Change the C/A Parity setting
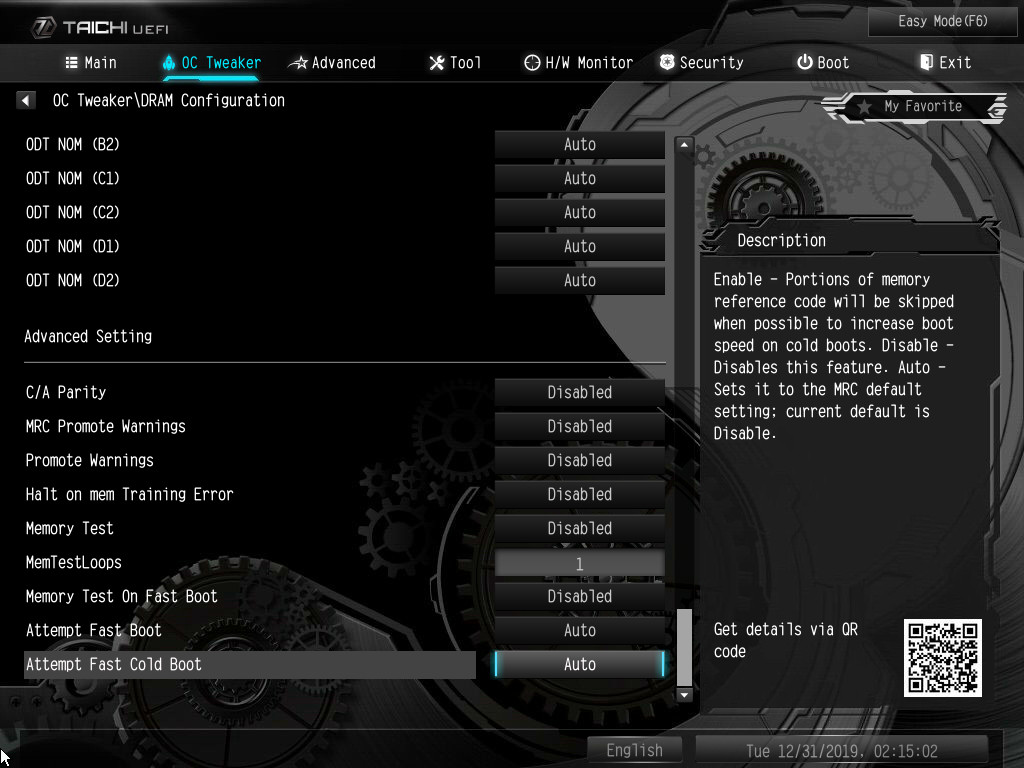Viewport: 1024px width, 768px height. point(579,392)
